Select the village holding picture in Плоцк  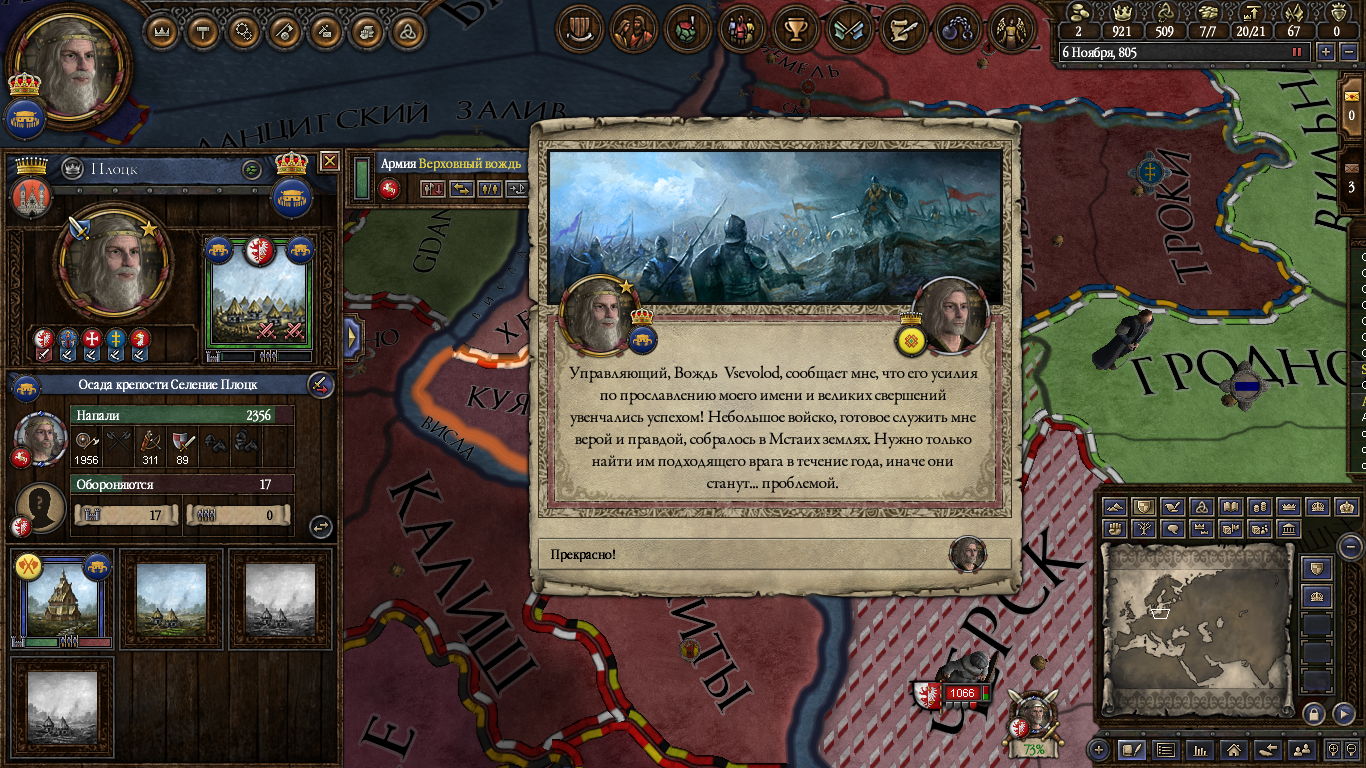click(258, 292)
